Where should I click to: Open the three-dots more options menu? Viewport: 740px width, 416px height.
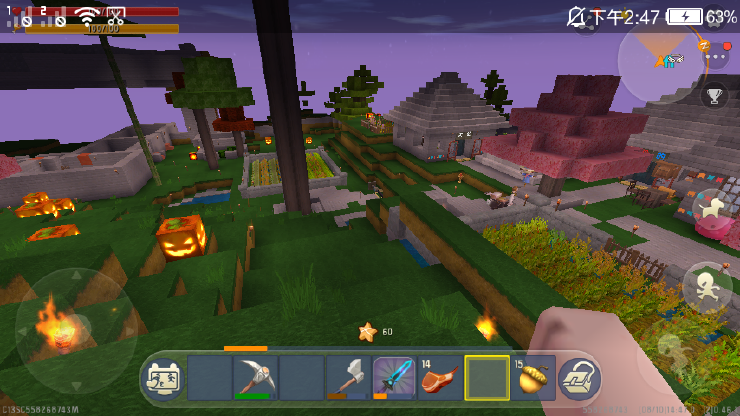tap(716, 57)
